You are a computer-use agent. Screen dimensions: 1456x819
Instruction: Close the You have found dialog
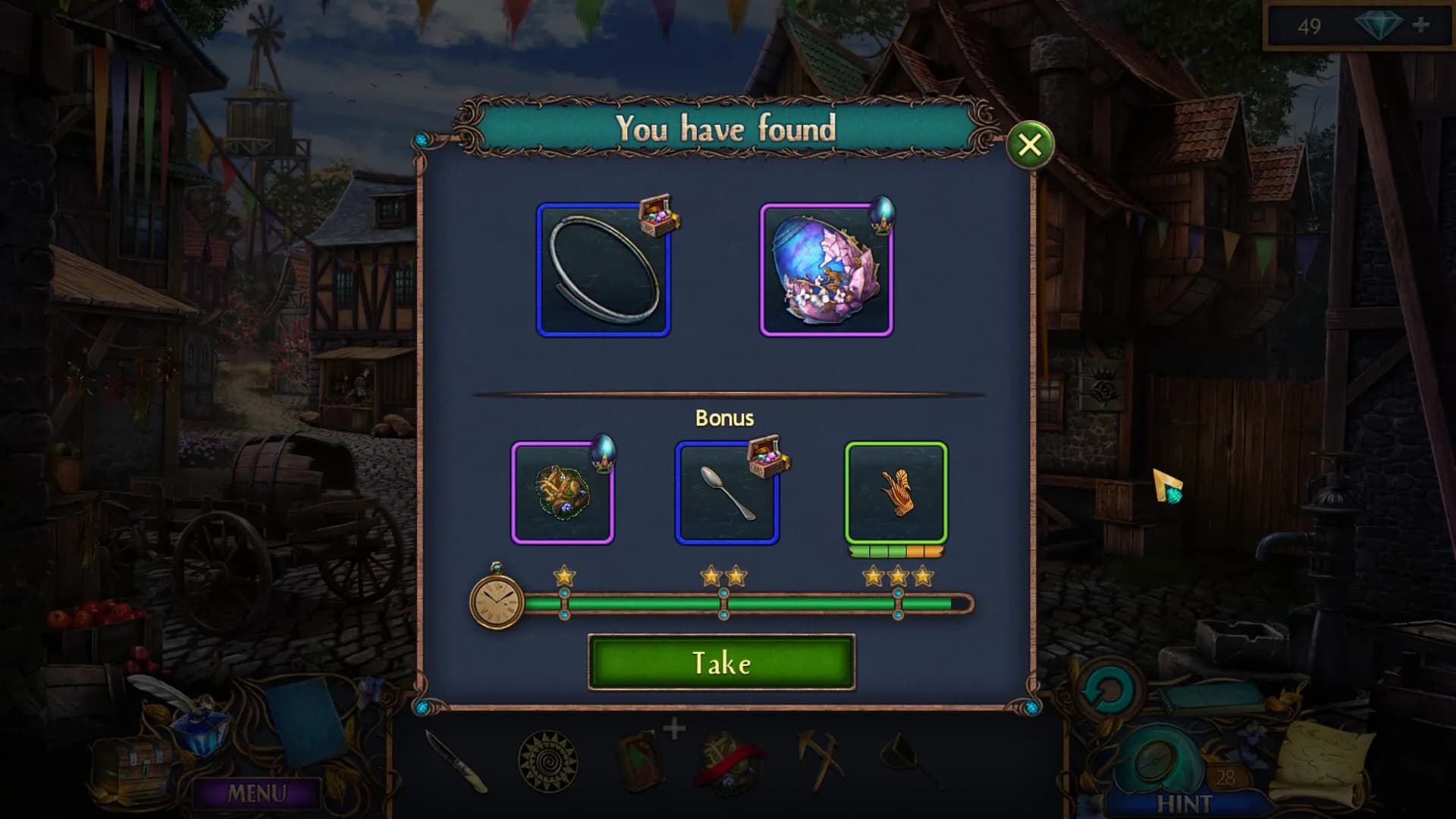pos(1029,144)
